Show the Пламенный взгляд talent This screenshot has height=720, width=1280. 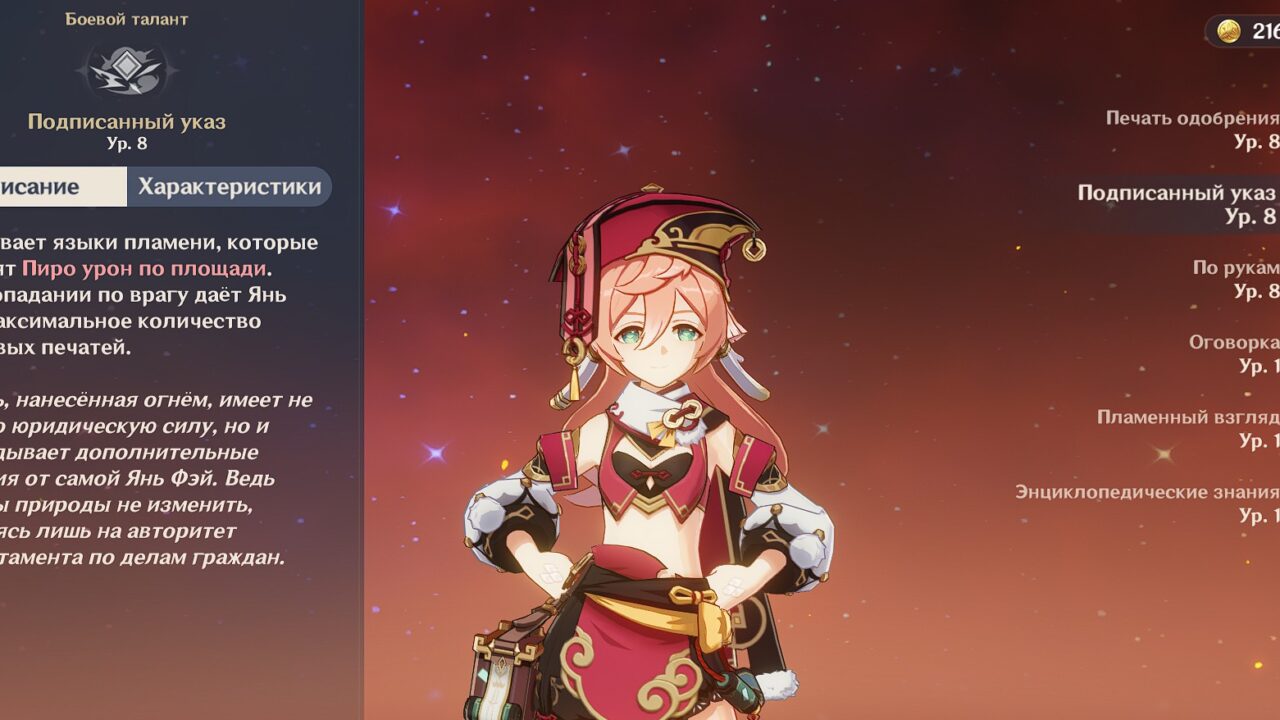coord(1187,429)
